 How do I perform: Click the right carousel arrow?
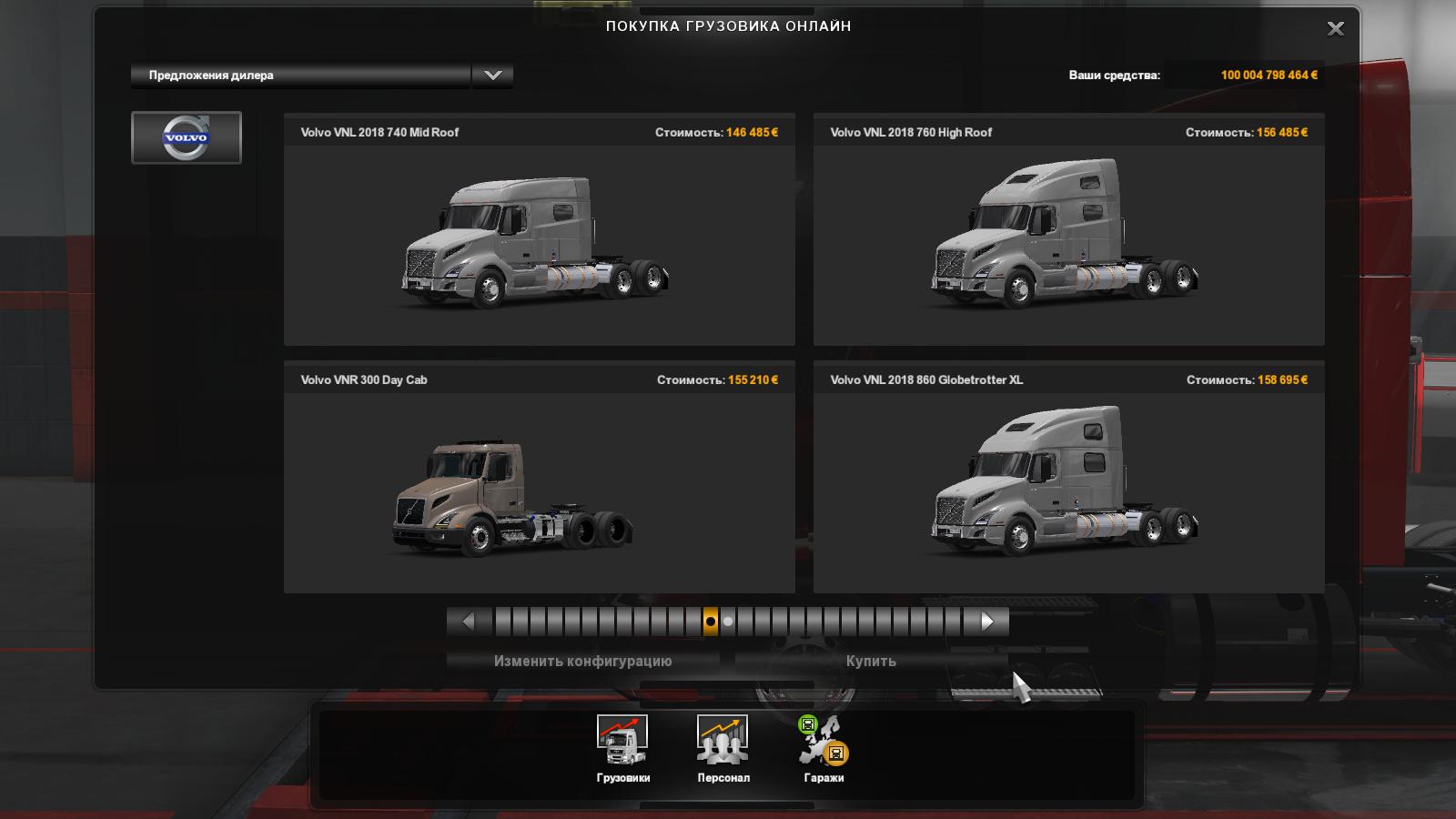(989, 622)
